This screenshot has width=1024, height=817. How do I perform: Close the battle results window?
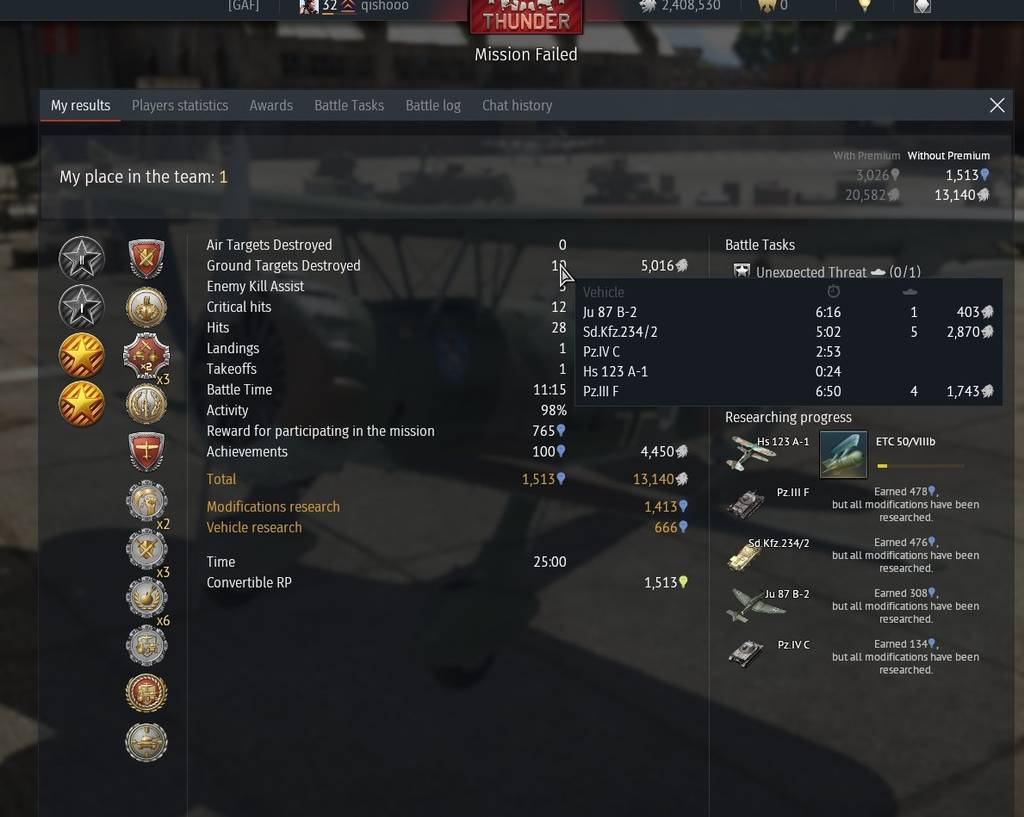997,105
